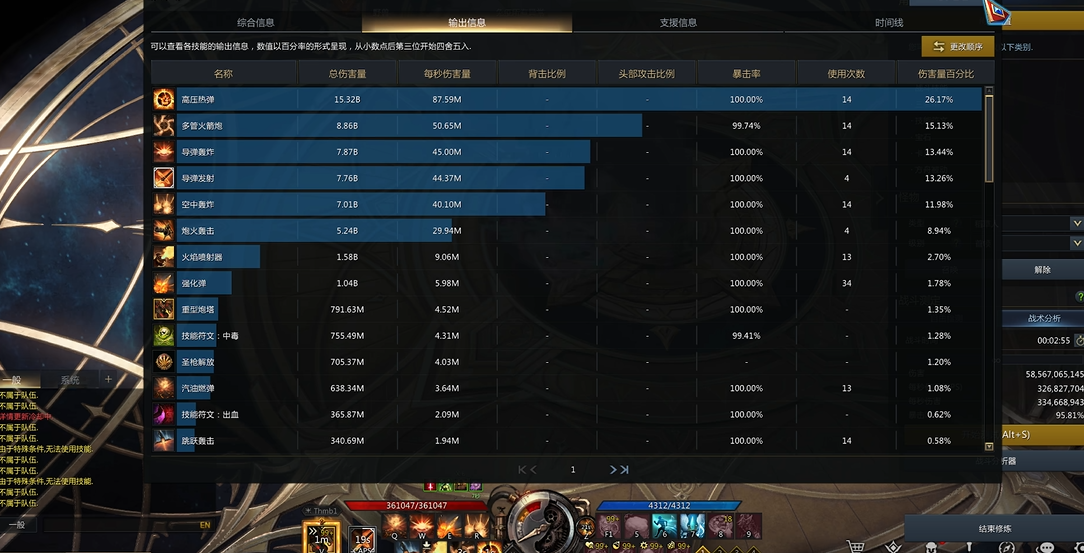Viewport: 1084px width, 553px height.
Task: Sort by the 总伤害量 column header
Action: pyautogui.click(x=347, y=74)
